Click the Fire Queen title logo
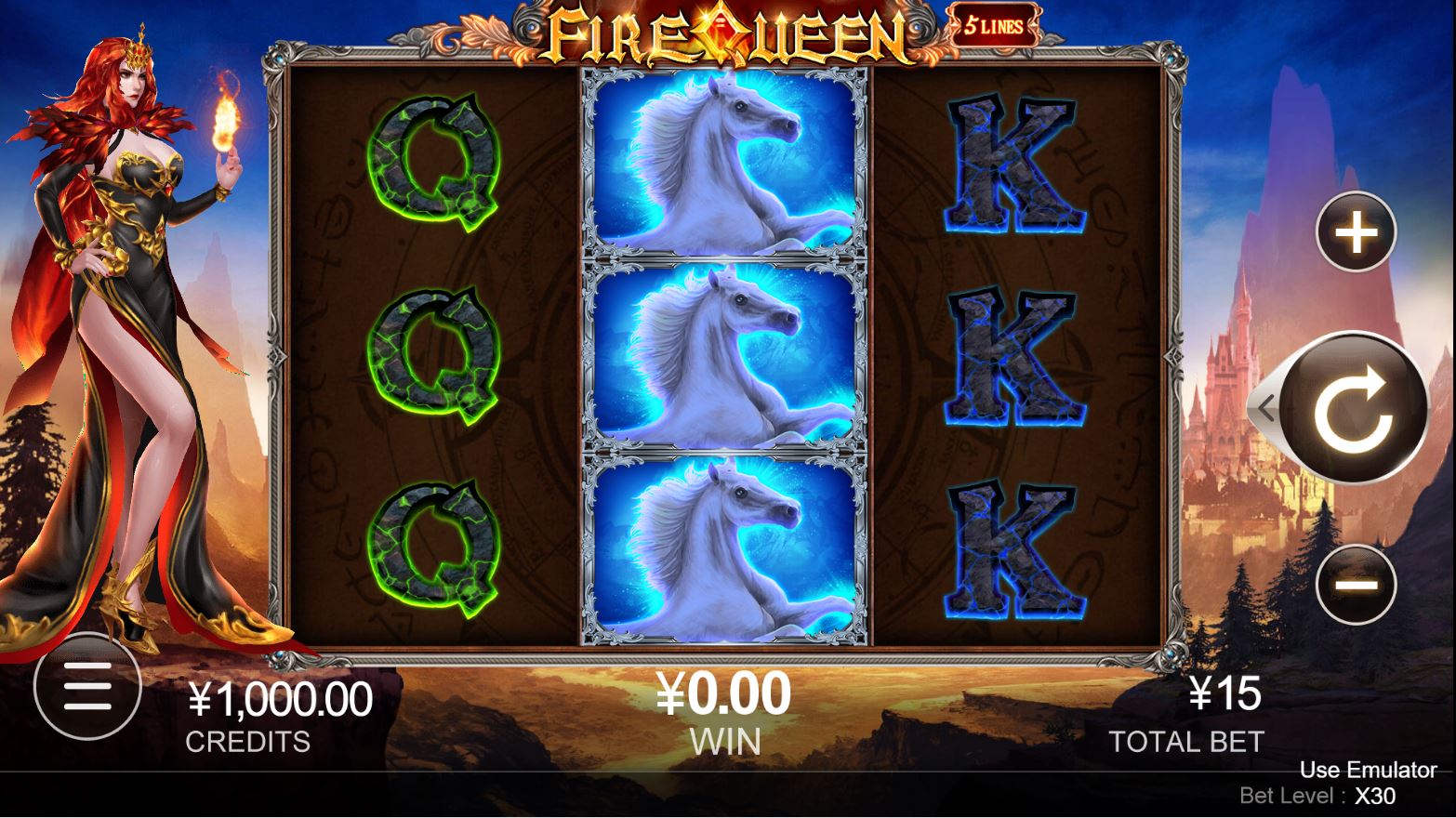The width and height of the screenshot is (1456, 818). [728, 30]
